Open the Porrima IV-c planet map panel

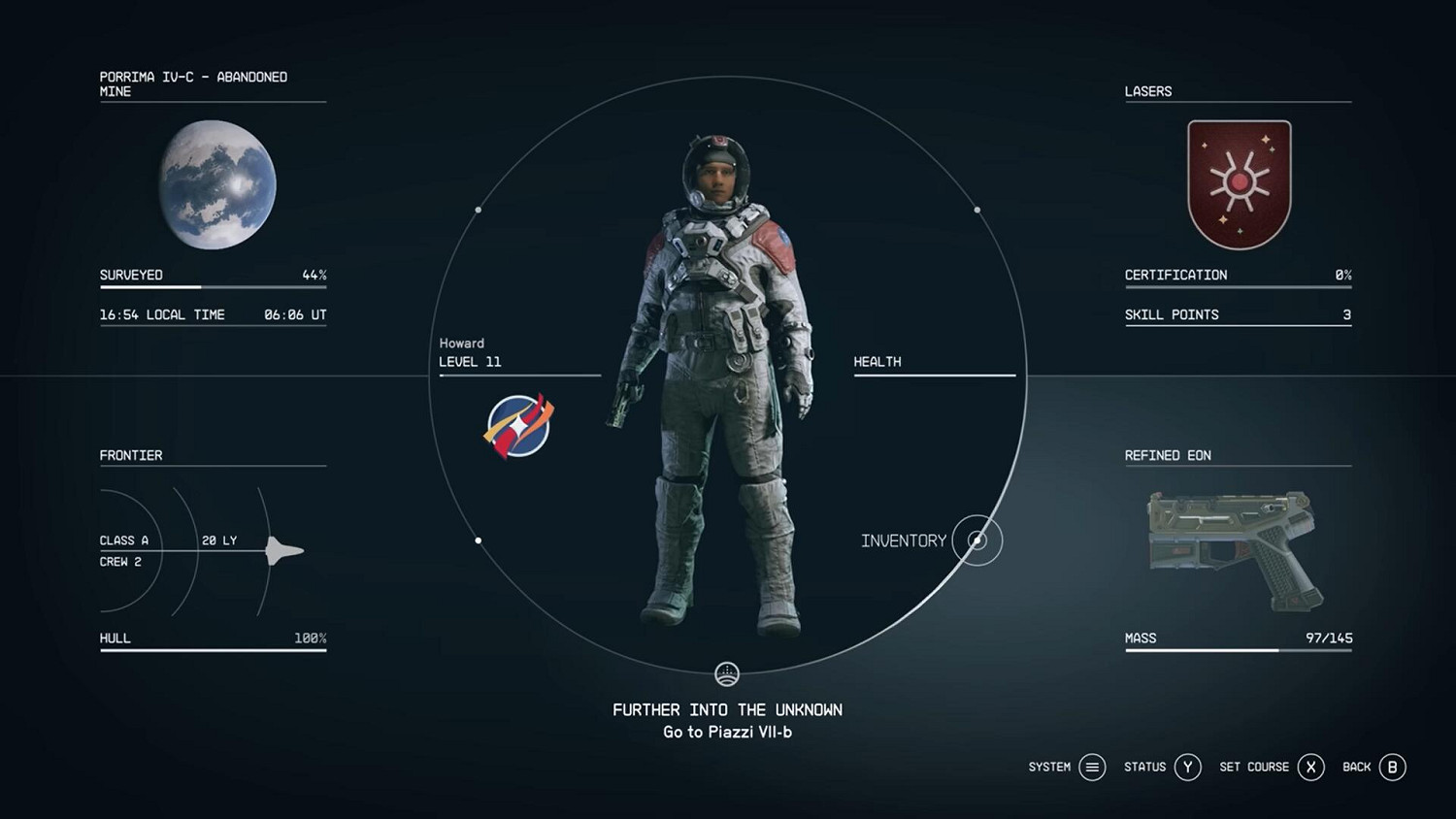pyautogui.click(x=217, y=184)
